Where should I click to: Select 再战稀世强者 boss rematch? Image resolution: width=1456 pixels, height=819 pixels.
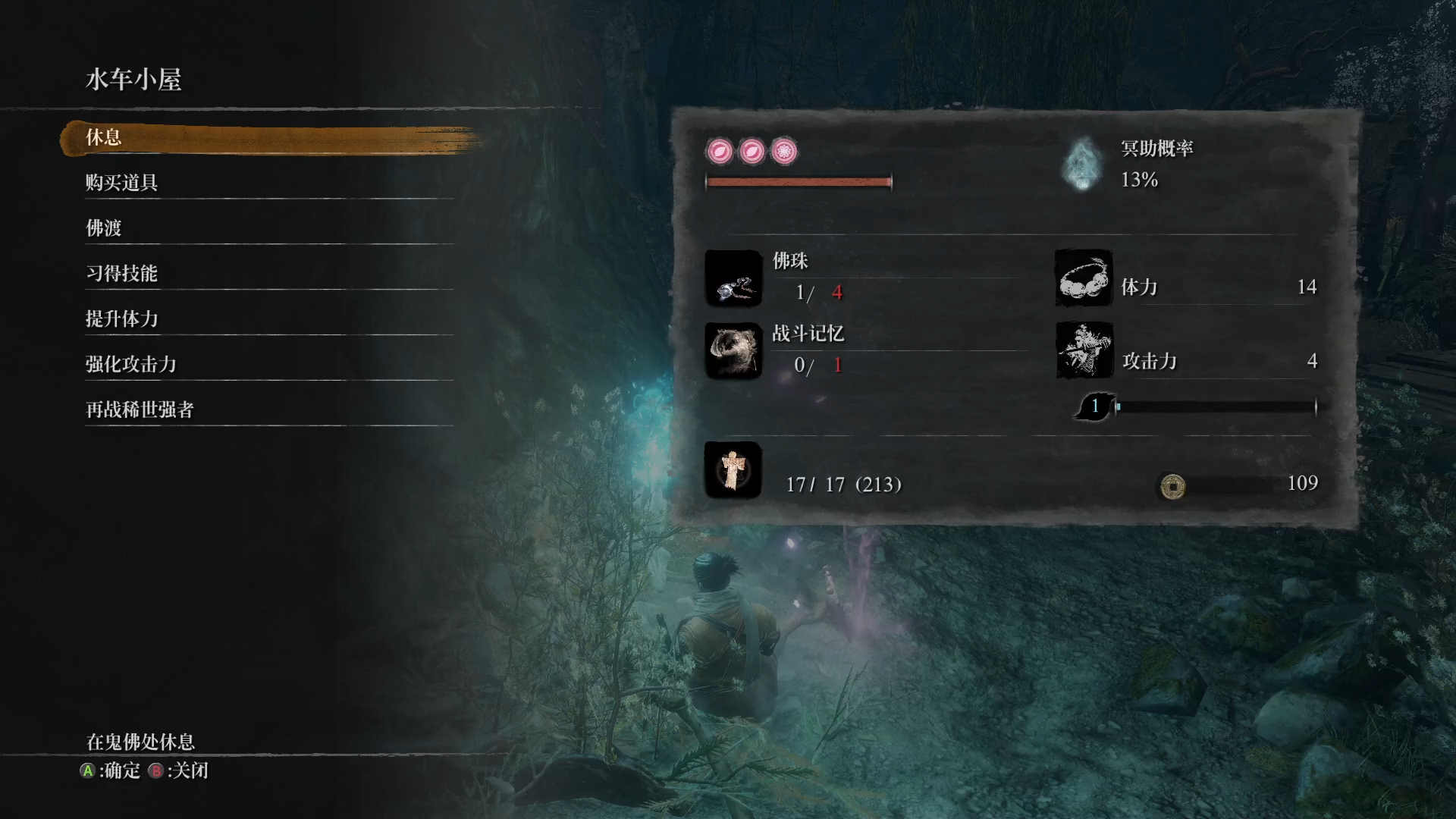point(140,410)
